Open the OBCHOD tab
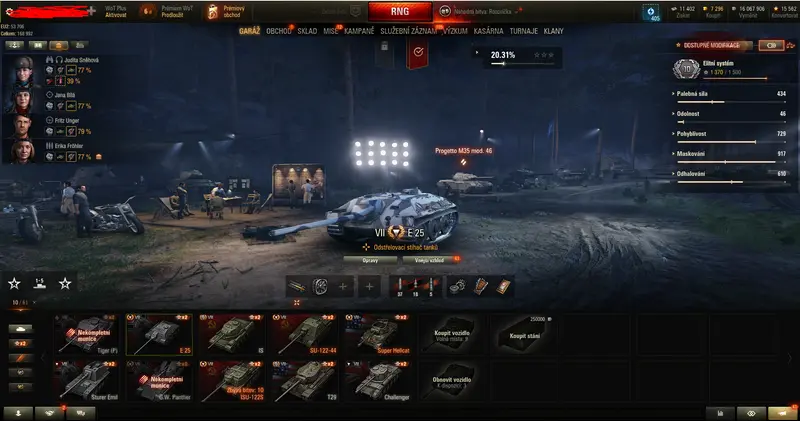Viewport: 800px width, 421px height. [x=279, y=31]
